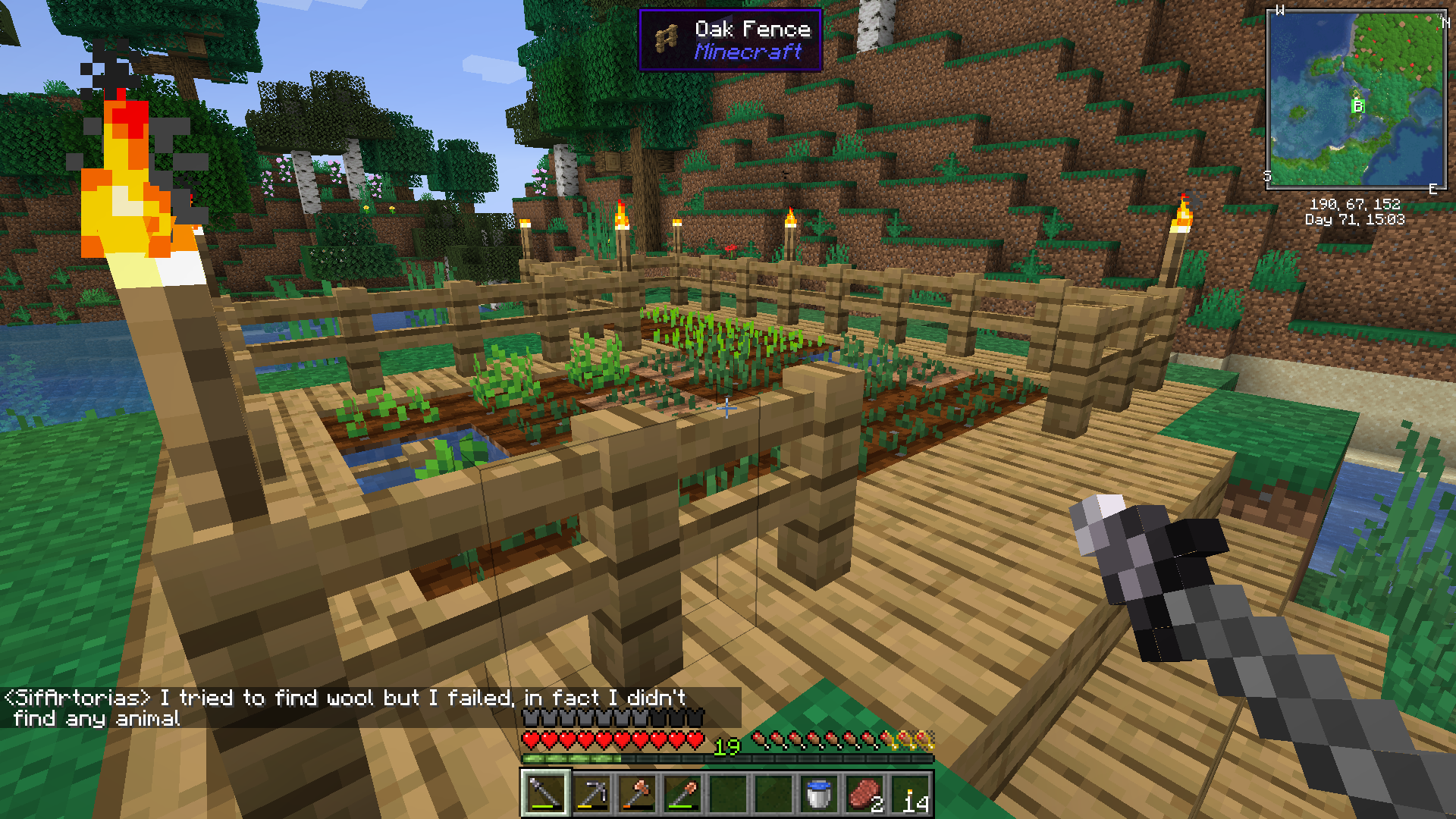Pick the raw meat stack slot
Viewport: 1456px width, 819px height.
pos(864,794)
